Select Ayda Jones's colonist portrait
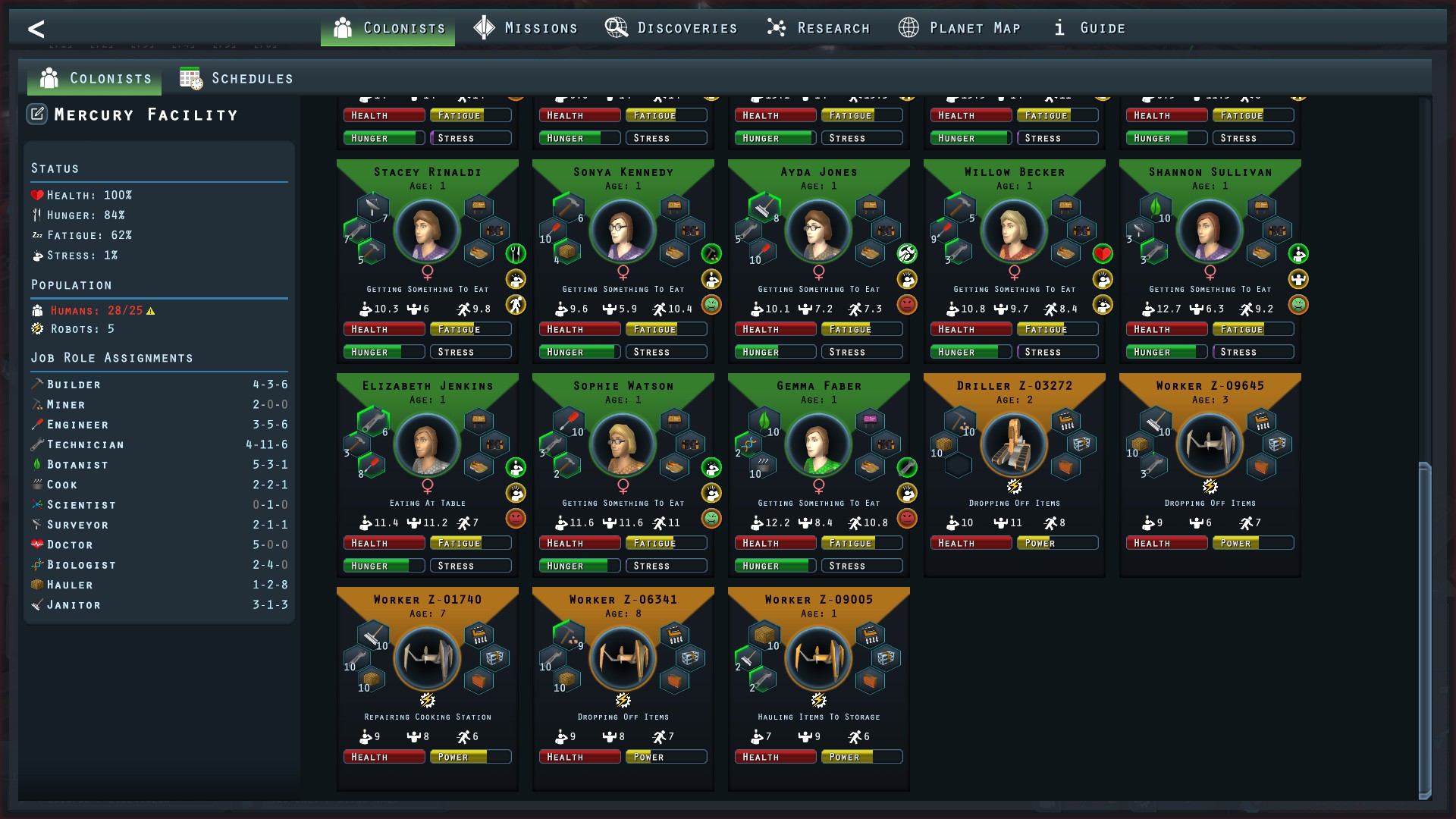 click(x=818, y=231)
